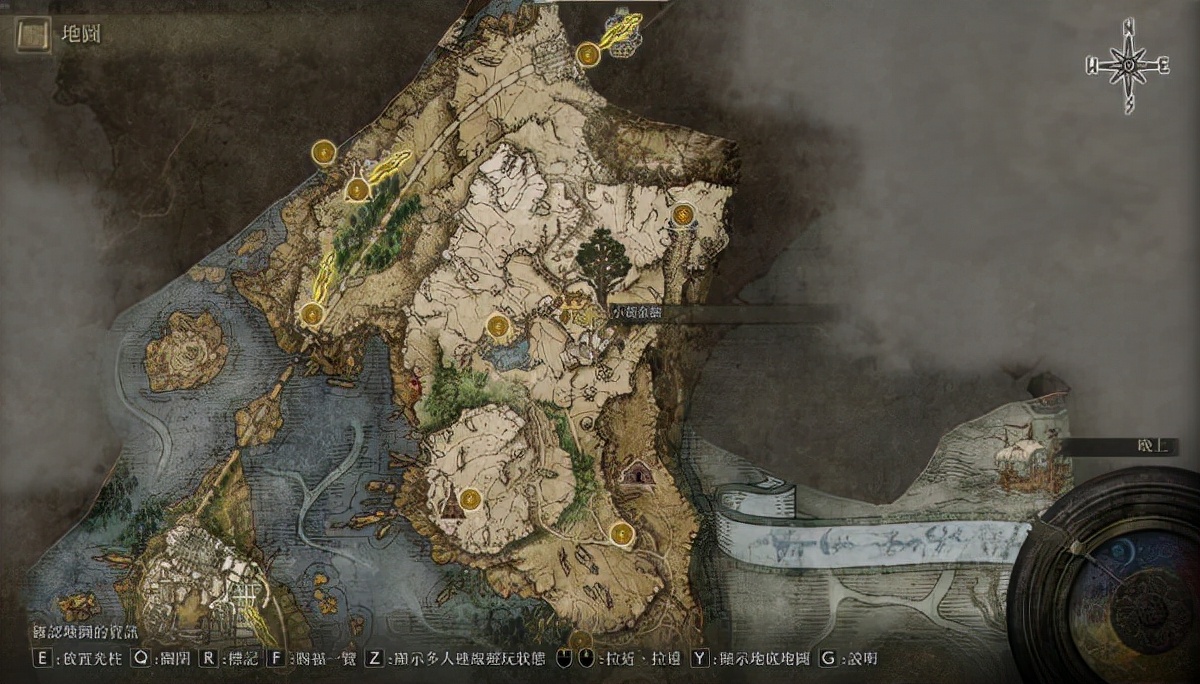Pick the grace marker southeast of the cave icon

pyautogui.click(x=622, y=533)
